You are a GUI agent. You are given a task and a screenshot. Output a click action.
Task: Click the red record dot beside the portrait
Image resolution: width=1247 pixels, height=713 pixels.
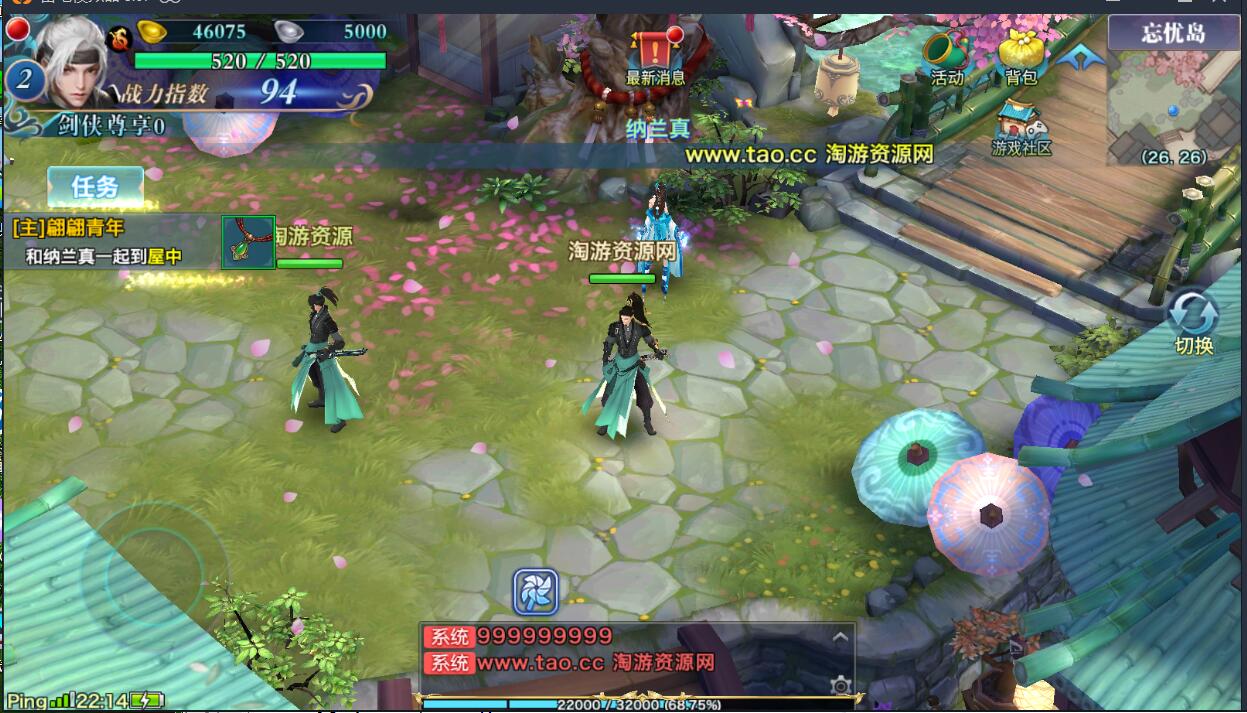(x=17, y=29)
